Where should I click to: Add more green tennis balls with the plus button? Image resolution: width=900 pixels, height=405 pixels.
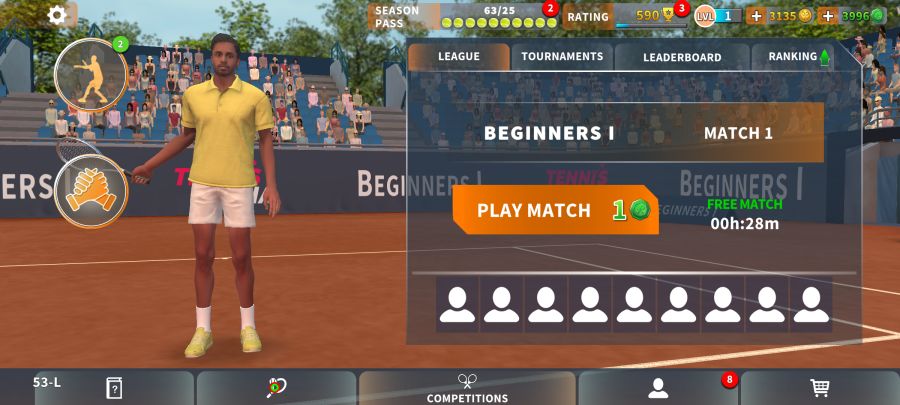tap(828, 16)
